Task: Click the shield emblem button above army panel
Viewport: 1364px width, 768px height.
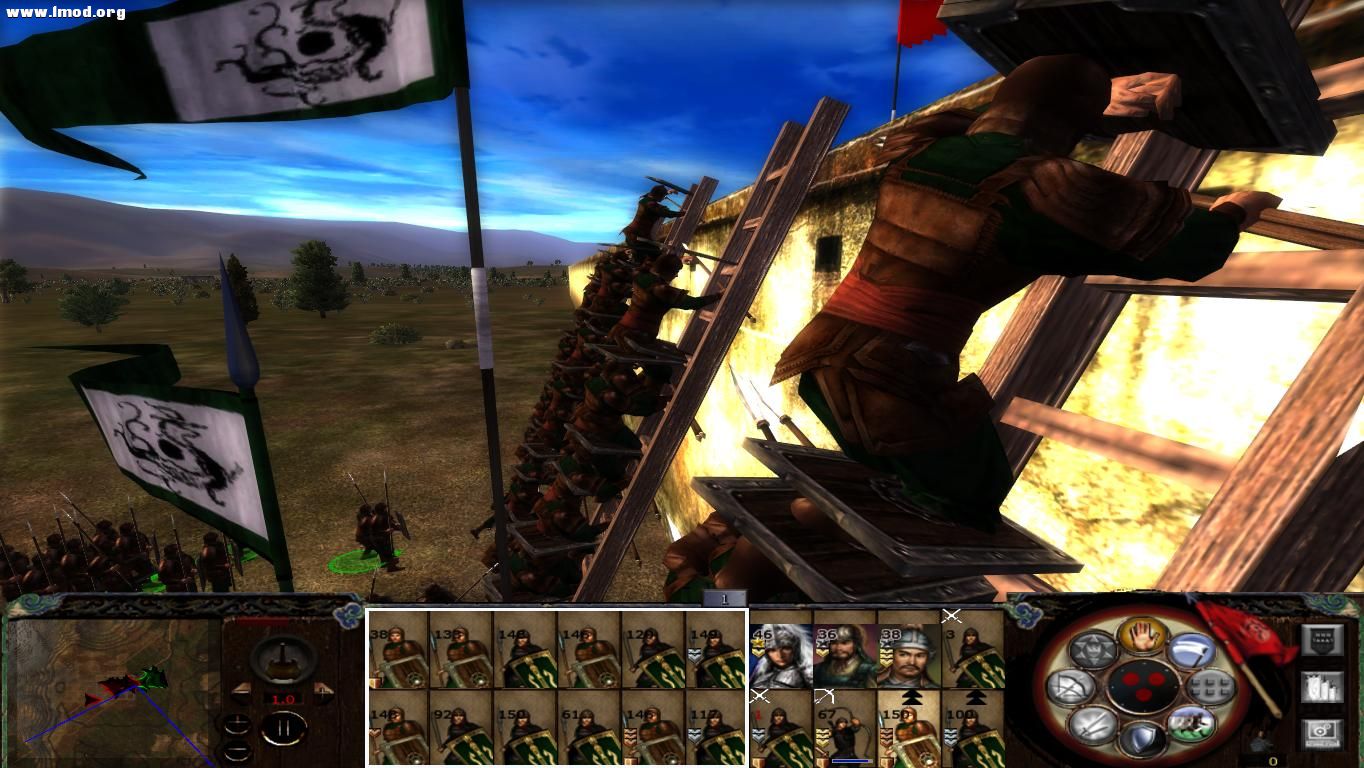Action: (x=1322, y=639)
